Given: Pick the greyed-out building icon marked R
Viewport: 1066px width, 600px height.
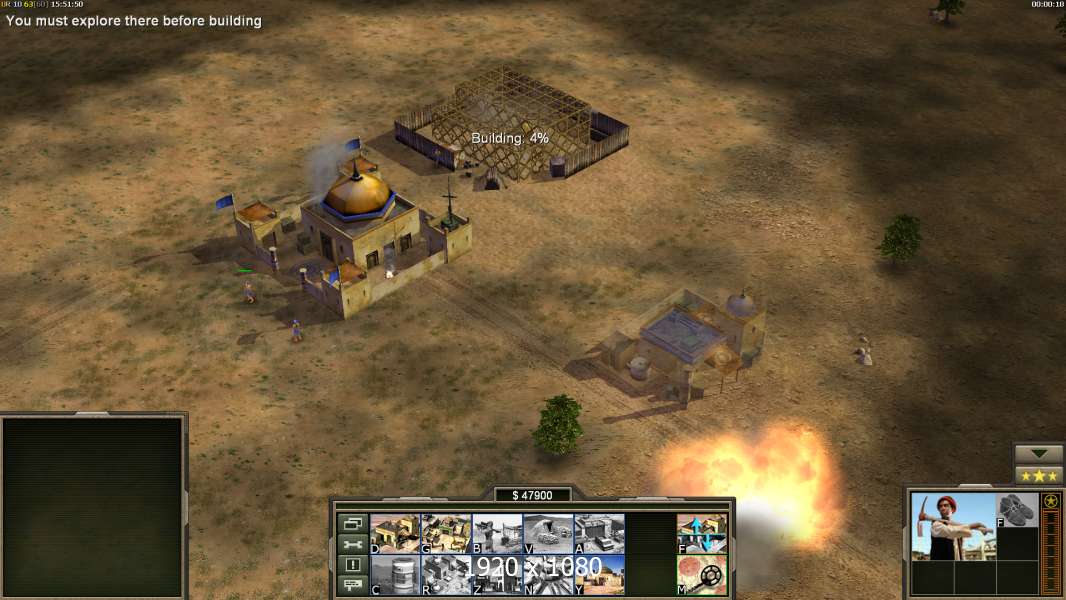Looking at the screenshot, I should 446,575.
